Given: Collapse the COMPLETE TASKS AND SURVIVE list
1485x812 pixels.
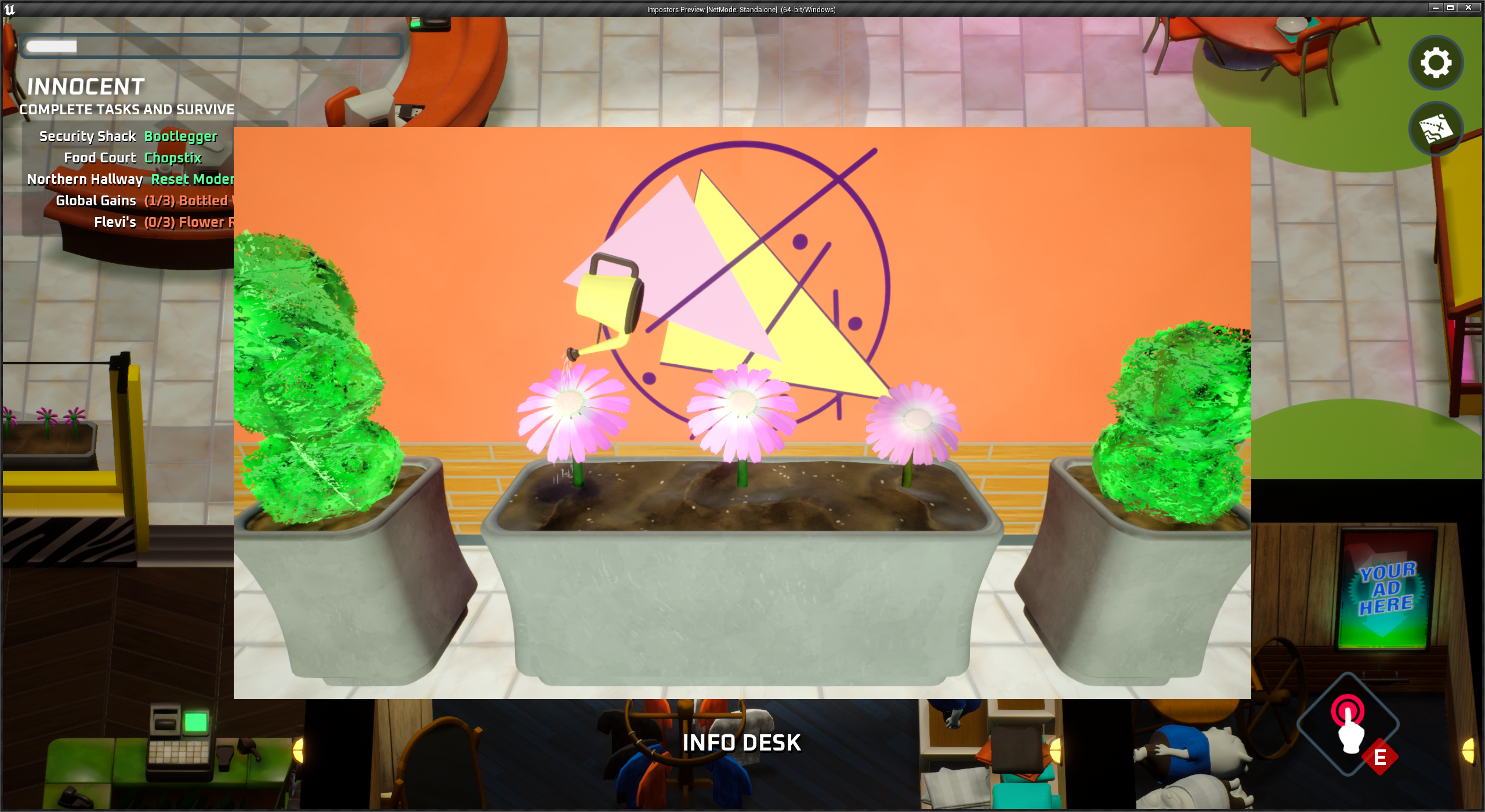Looking at the screenshot, I should 127,109.
